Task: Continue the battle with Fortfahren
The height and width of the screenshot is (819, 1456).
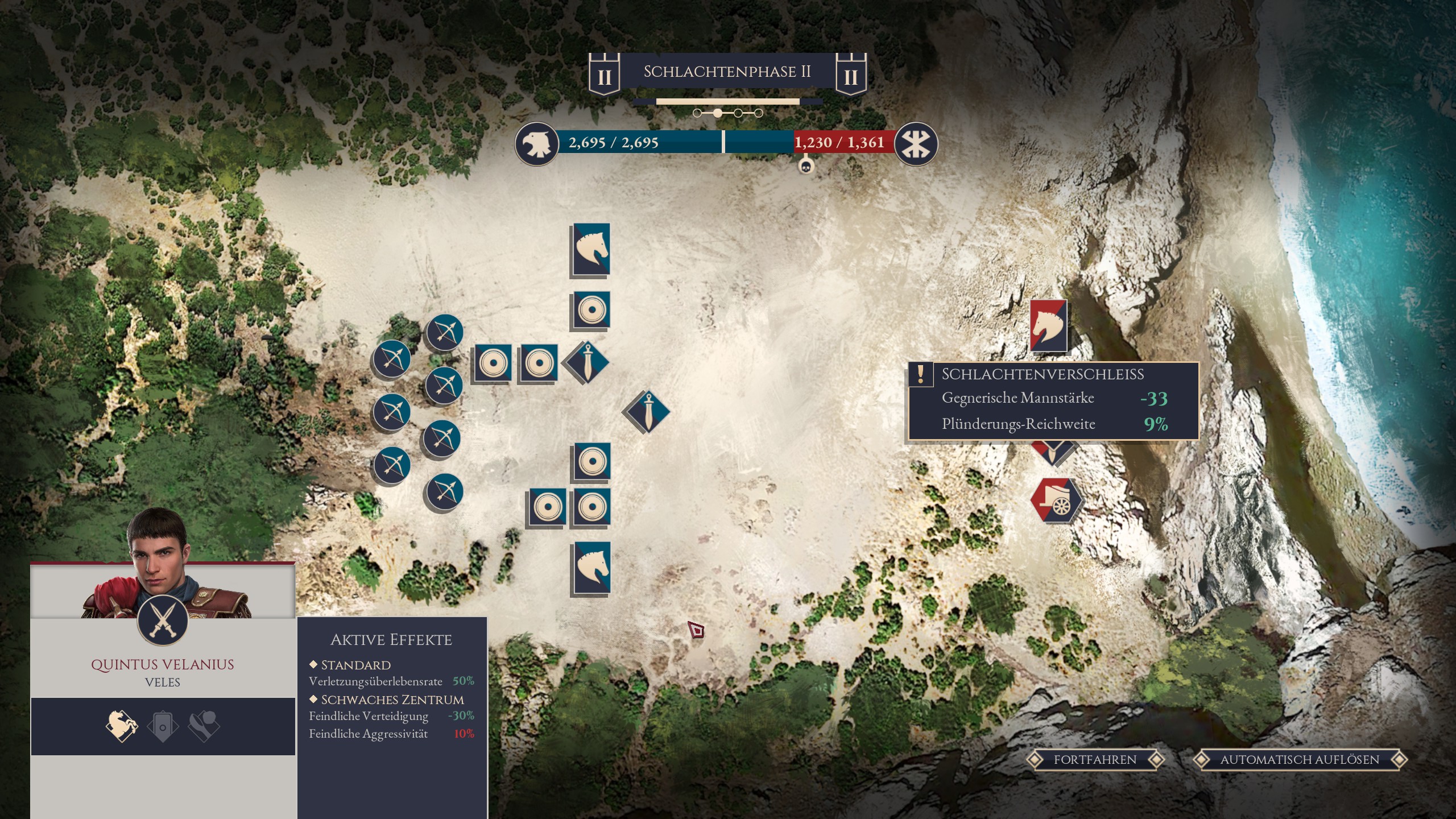Action: click(x=1095, y=760)
